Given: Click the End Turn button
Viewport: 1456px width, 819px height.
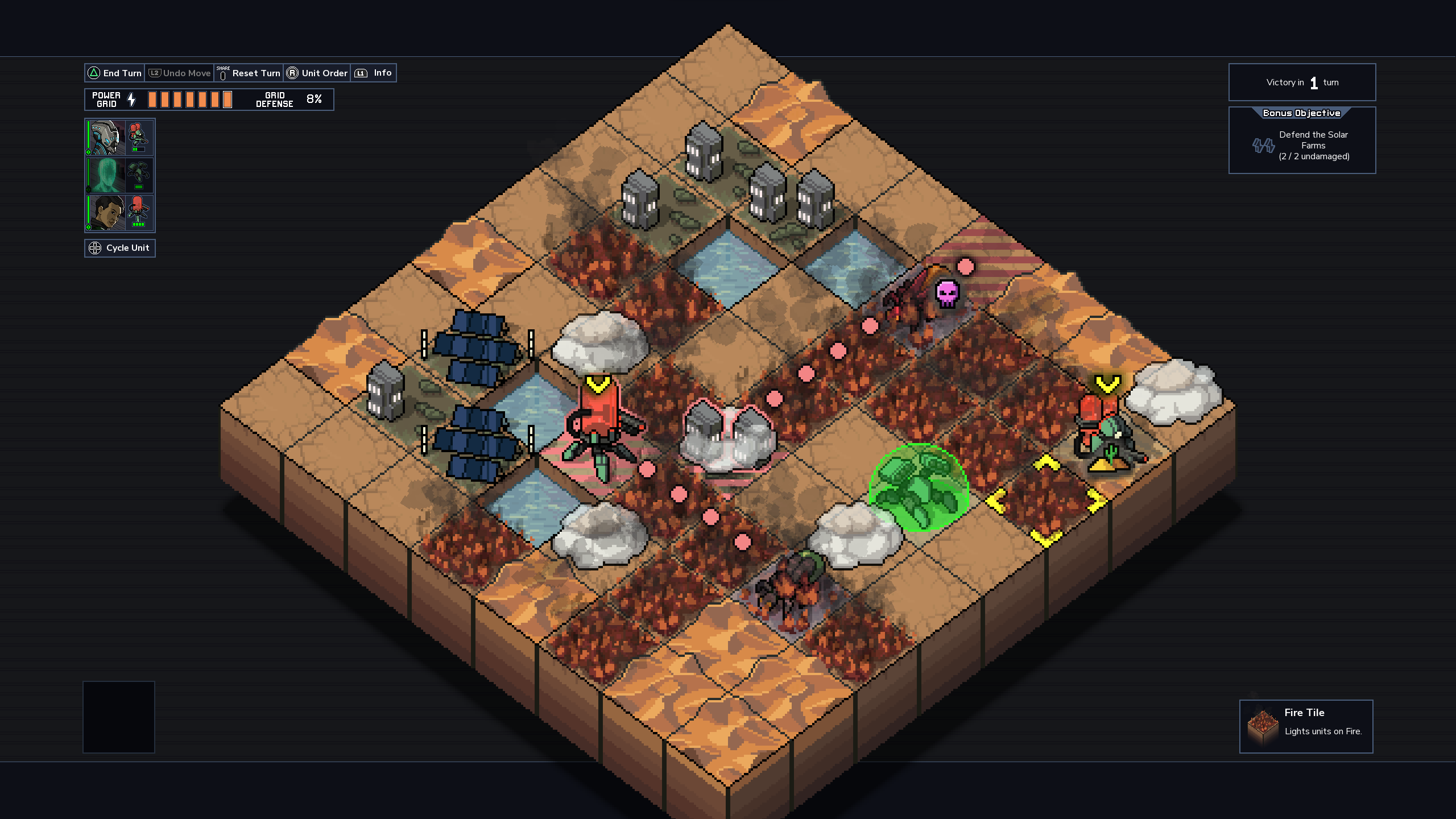Looking at the screenshot, I should [115, 73].
